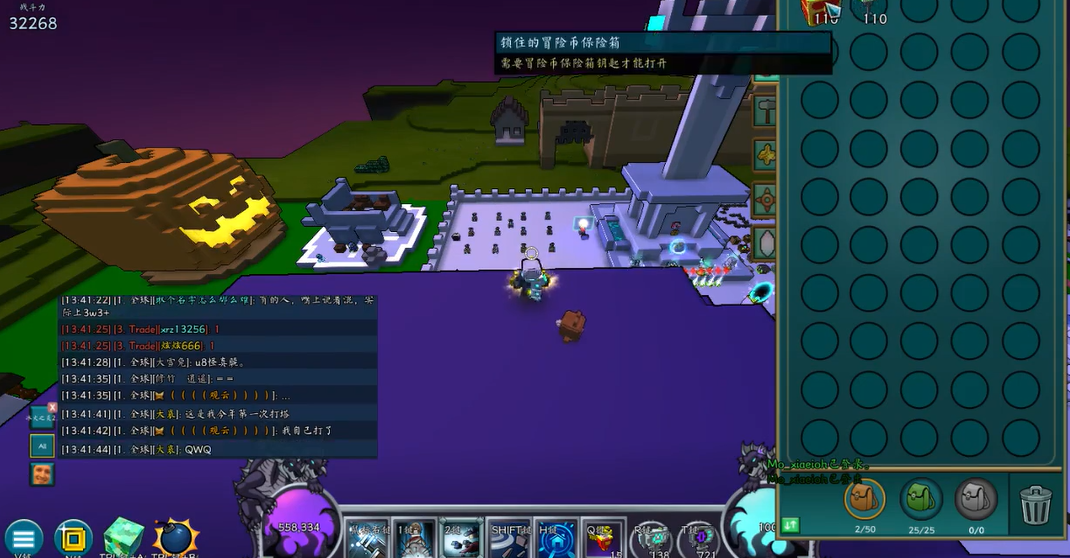Use the red chest item in Q slot
The width and height of the screenshot is (1070, 558).
click(604, 540)
